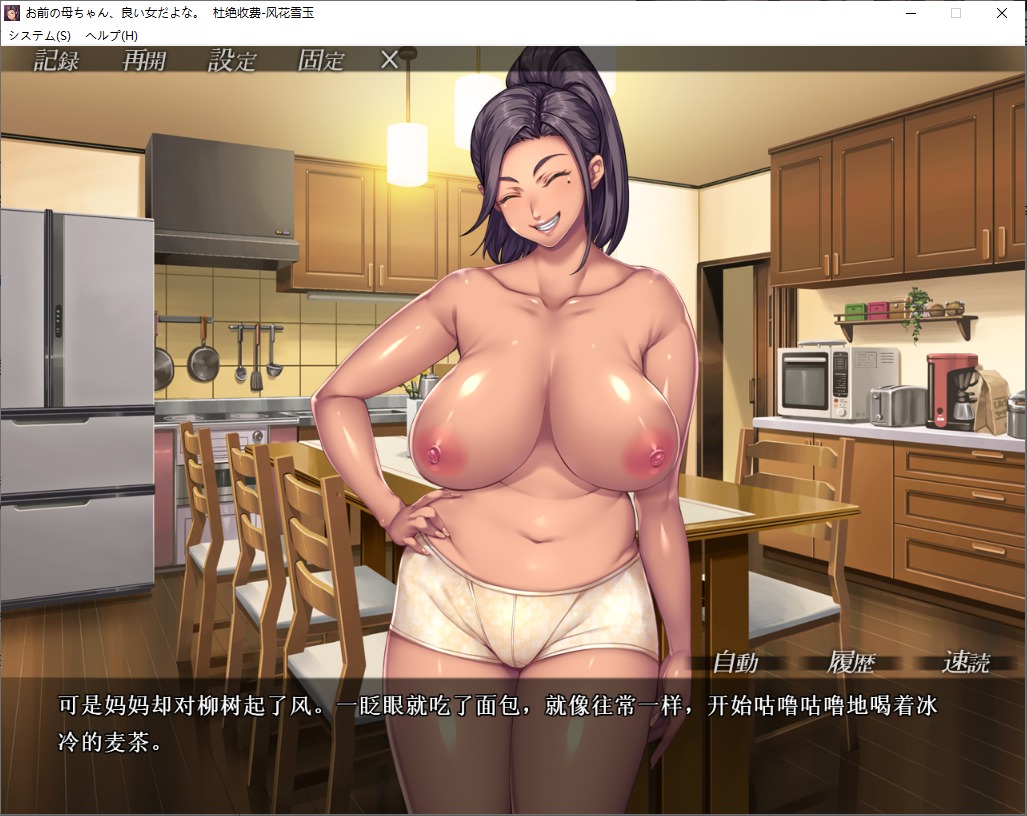
Task: Open the 記録 save menu
Action: (56, 60)
